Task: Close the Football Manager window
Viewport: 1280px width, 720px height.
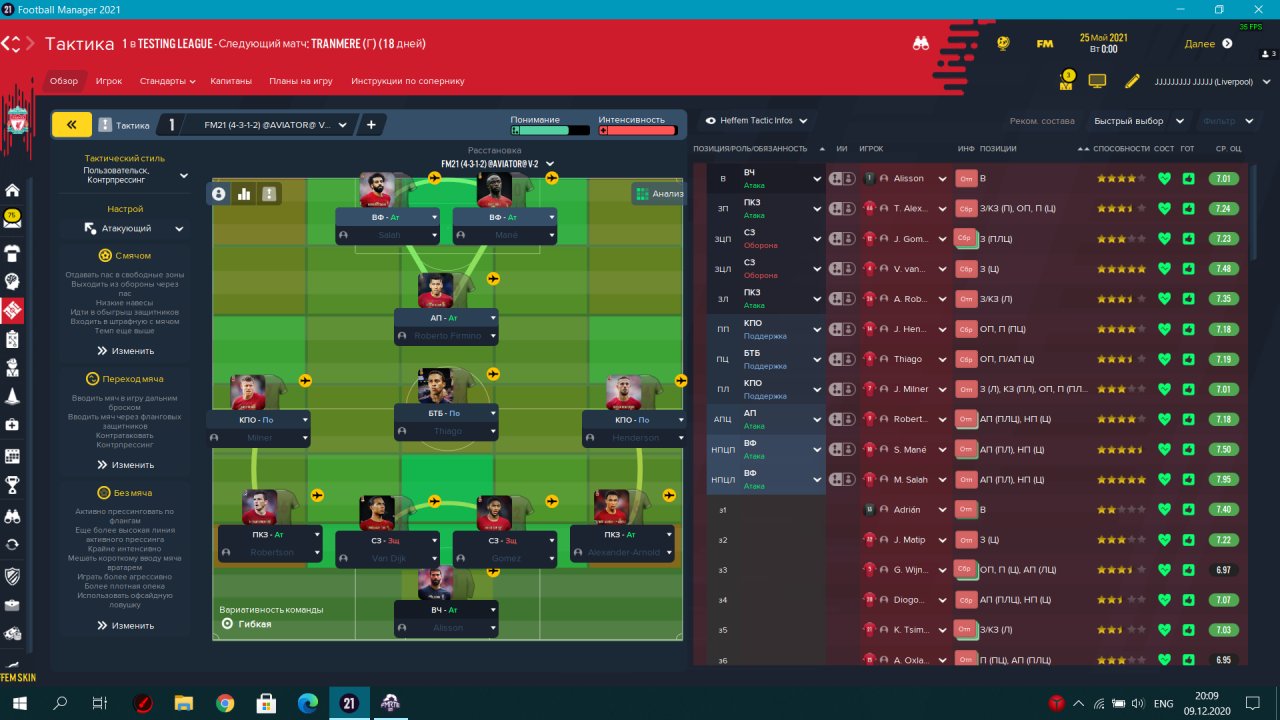Action: click(1257, 9)
